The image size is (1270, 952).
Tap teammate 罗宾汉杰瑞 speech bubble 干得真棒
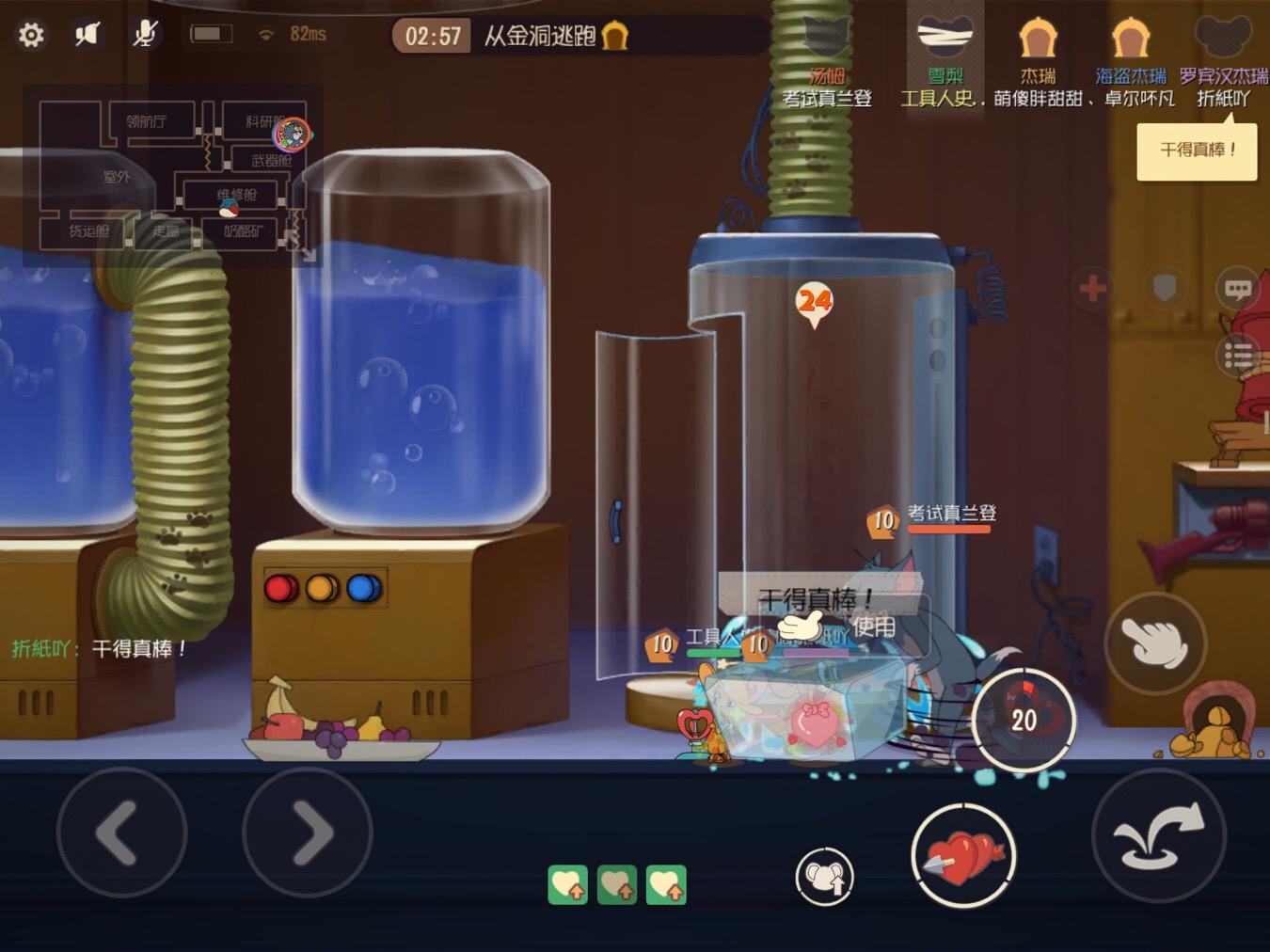tap(1197, 150)
